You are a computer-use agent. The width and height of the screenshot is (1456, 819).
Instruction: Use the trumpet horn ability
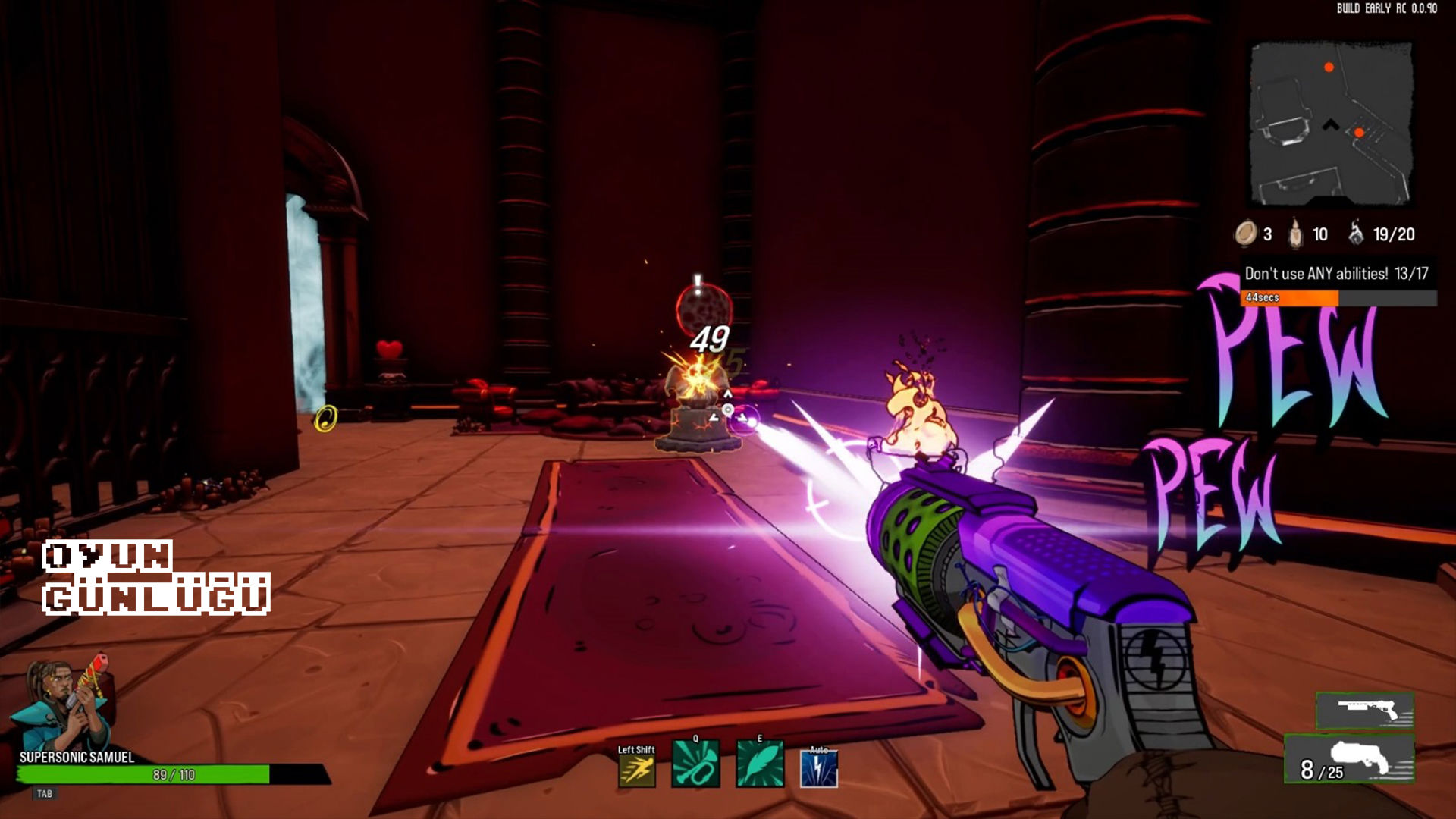coord(695,765)
